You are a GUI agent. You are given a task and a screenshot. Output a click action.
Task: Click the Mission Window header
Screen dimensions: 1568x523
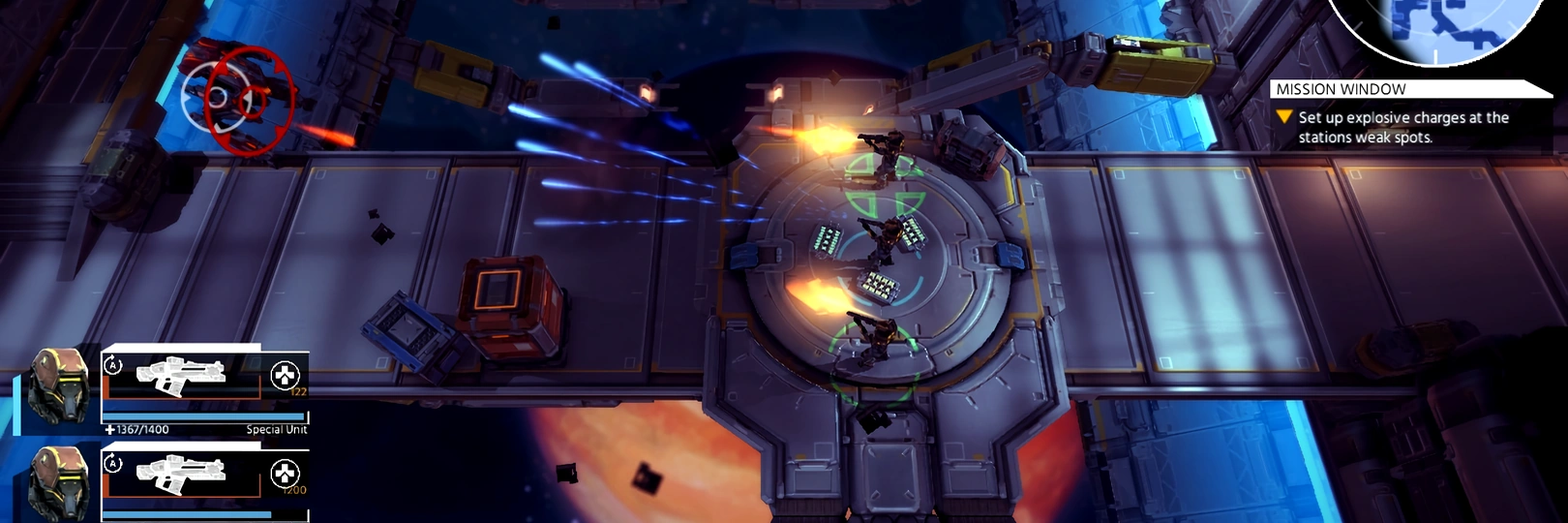click(1342, 89)
